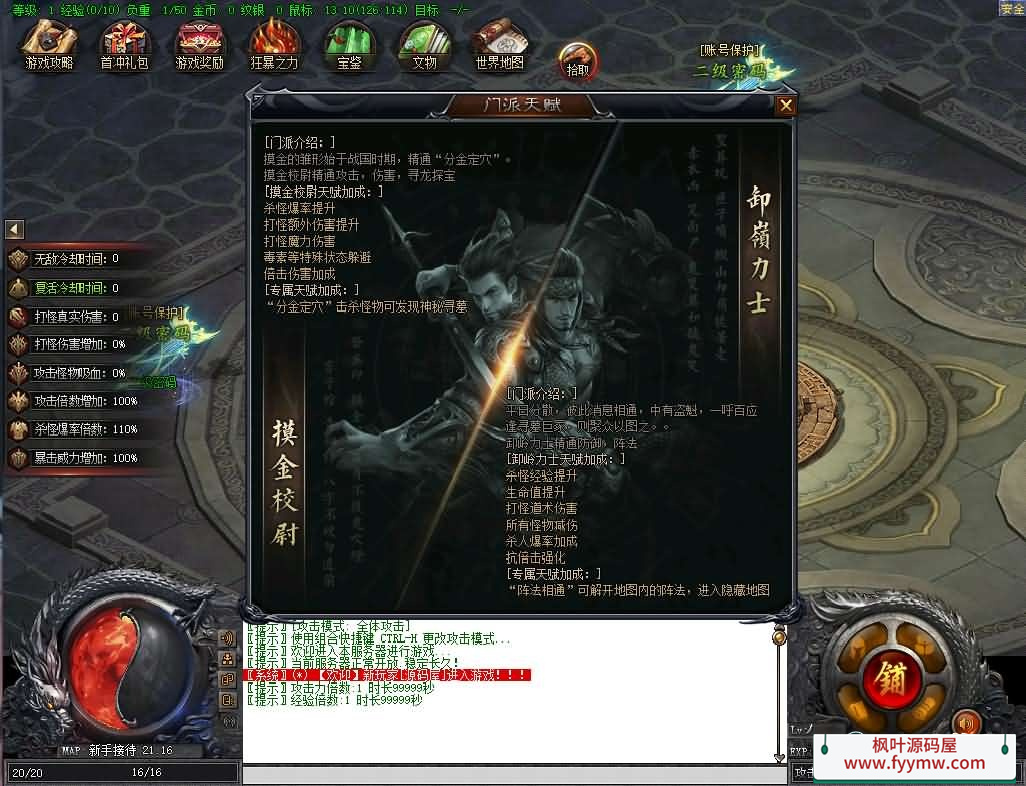The image size is (1026, 786).
Task: Click the chat input field
Action: pyautogui.click(x=510, y=774)
